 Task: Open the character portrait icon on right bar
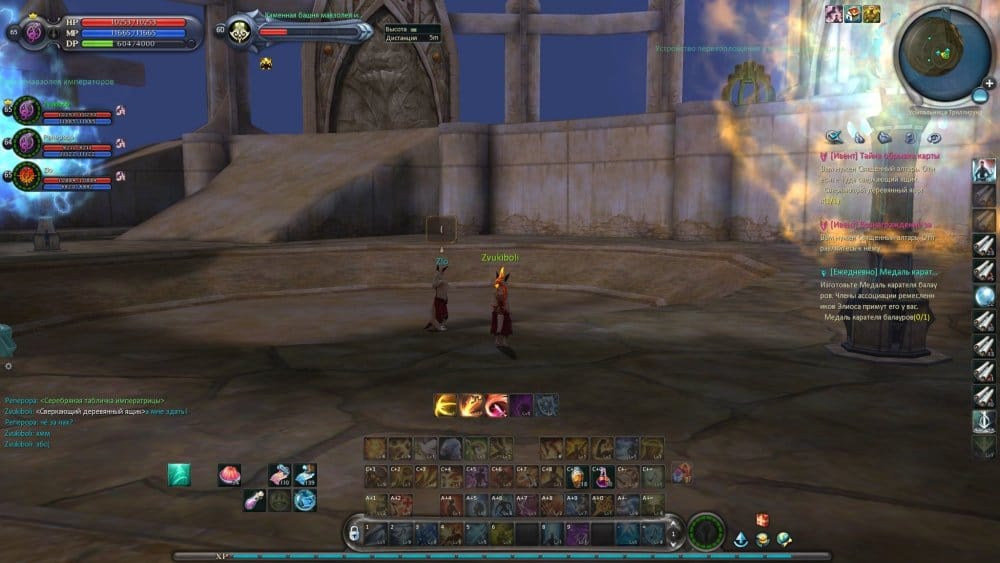(984, 170)
